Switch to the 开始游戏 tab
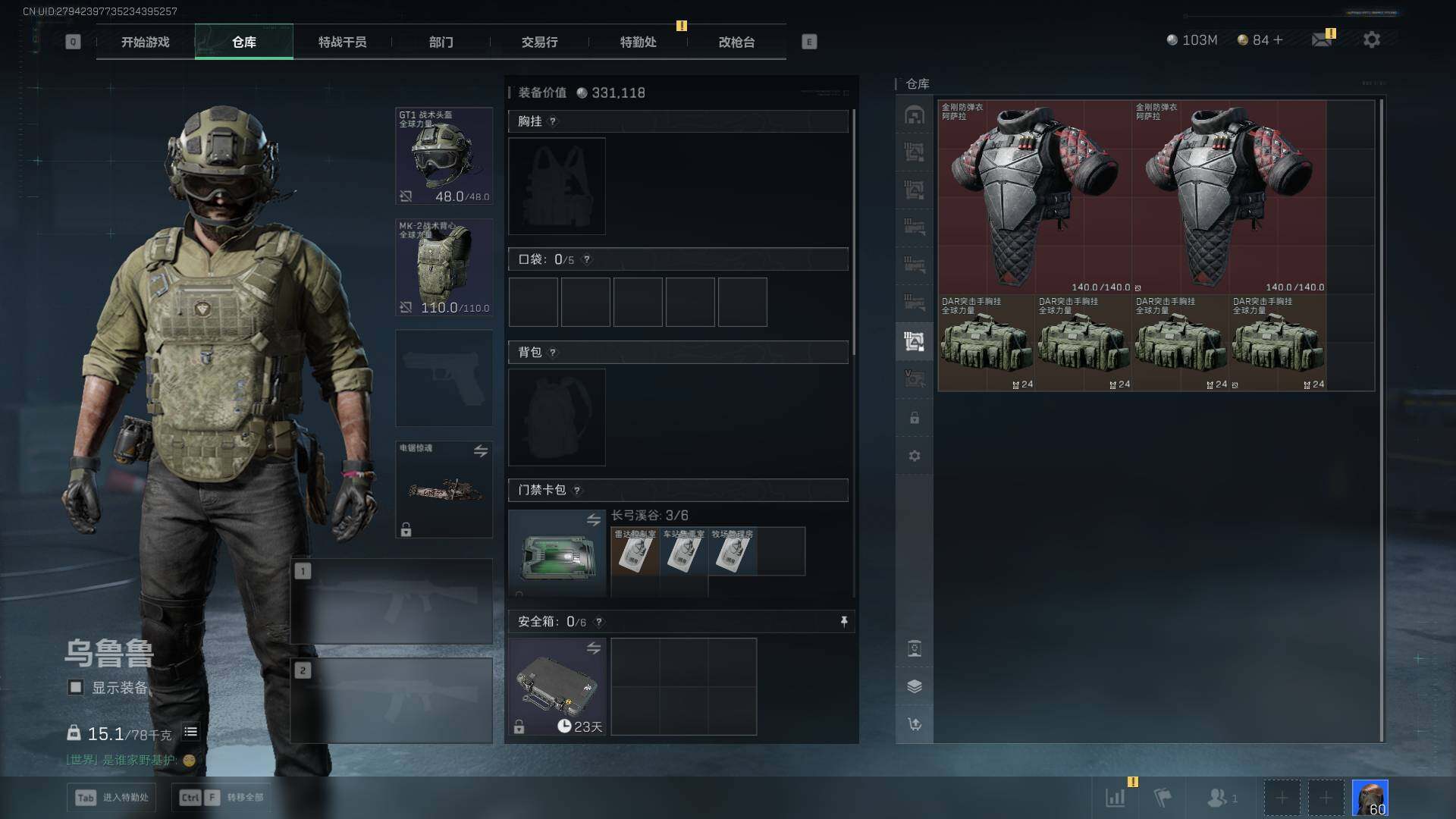Image resolution: width=1456 pixels, height=819 pixels. (x=145, y=42)
